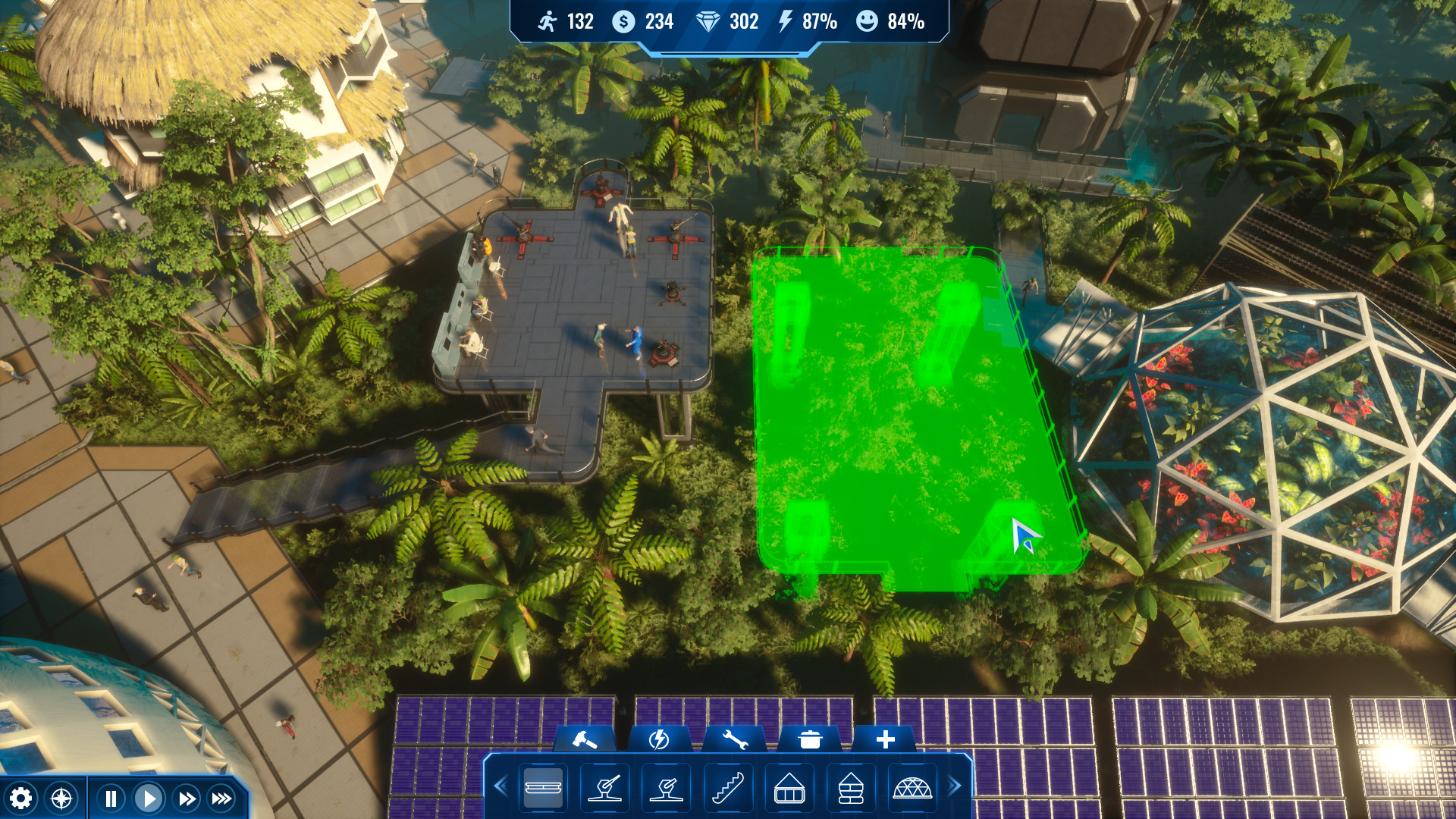1456x819 pixels.
Task: Select the flat platform building piece
Action: pos(543,789)
